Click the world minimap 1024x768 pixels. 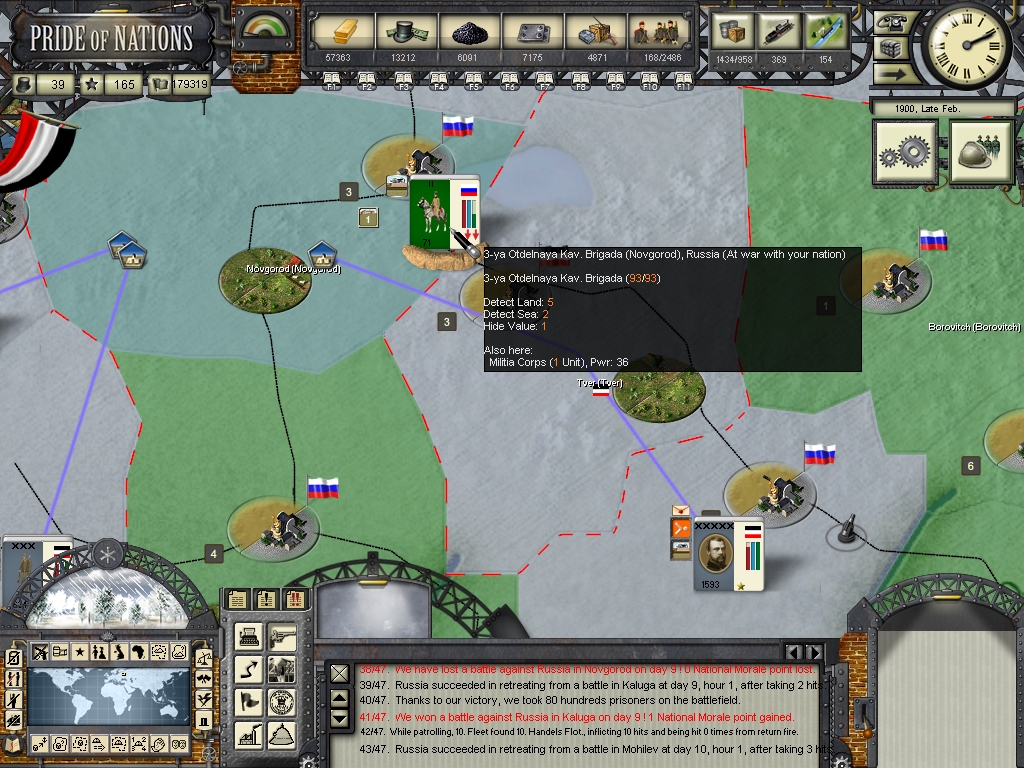point(108,696)
